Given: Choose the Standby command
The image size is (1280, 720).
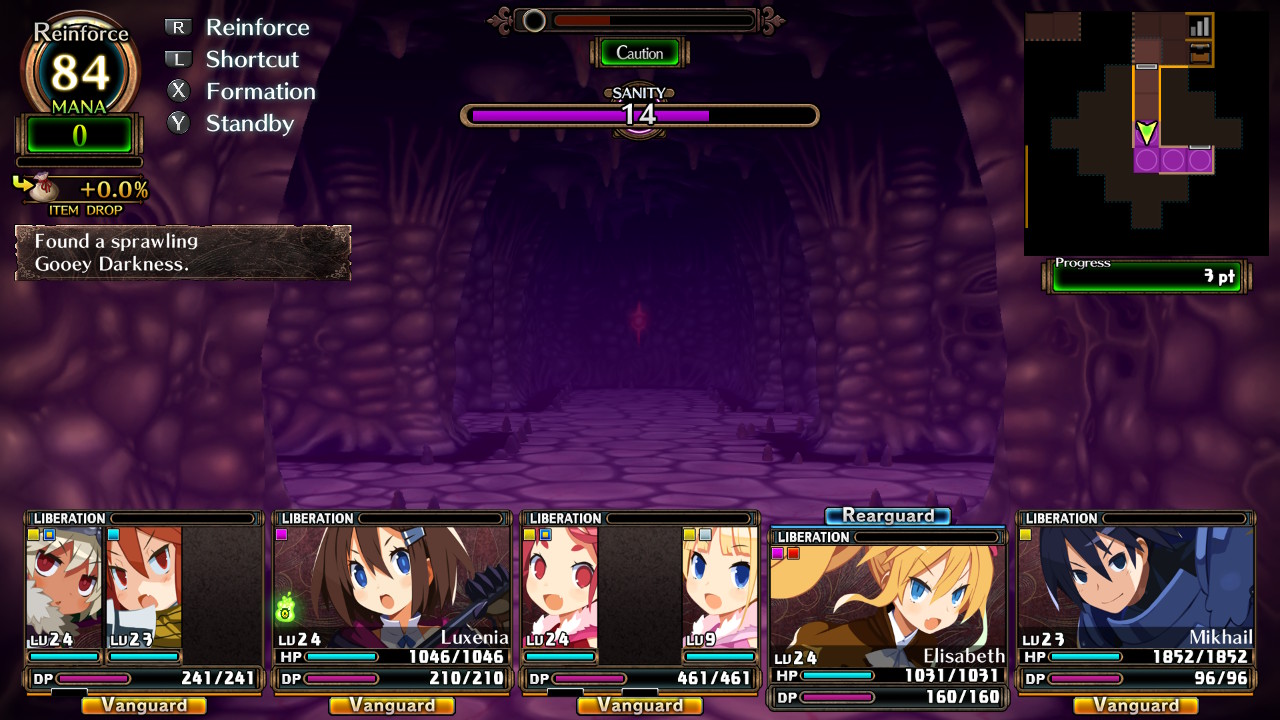Looking at the screenshot, I should (249, 124).
